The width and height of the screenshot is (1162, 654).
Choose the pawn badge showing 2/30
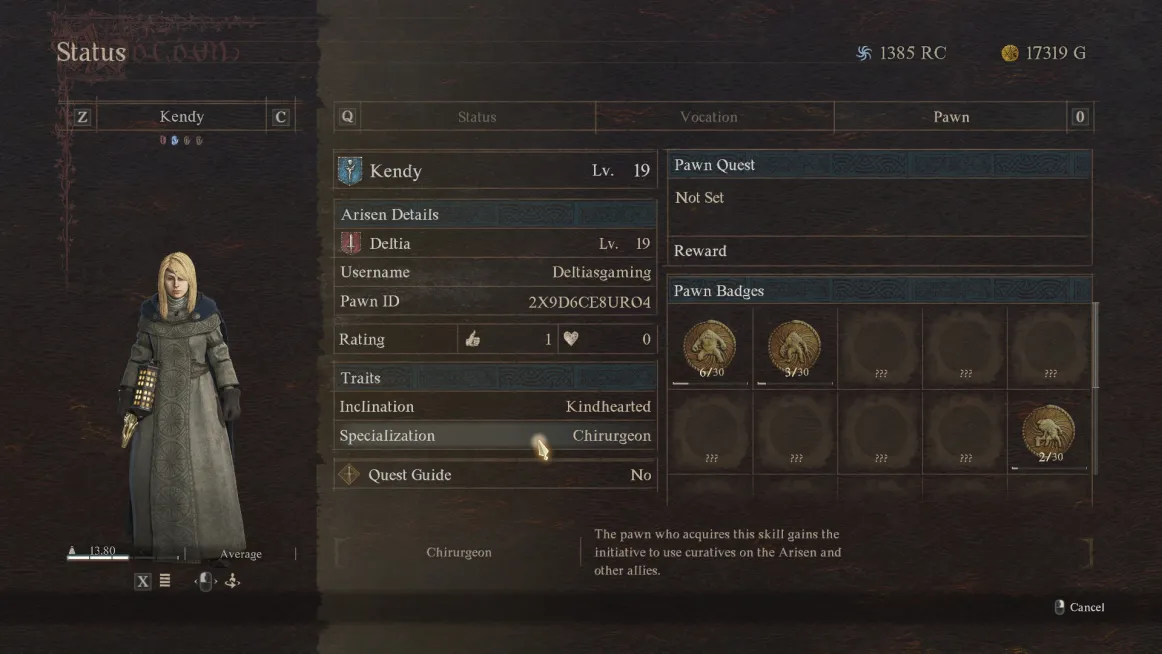click(1048, 432)
